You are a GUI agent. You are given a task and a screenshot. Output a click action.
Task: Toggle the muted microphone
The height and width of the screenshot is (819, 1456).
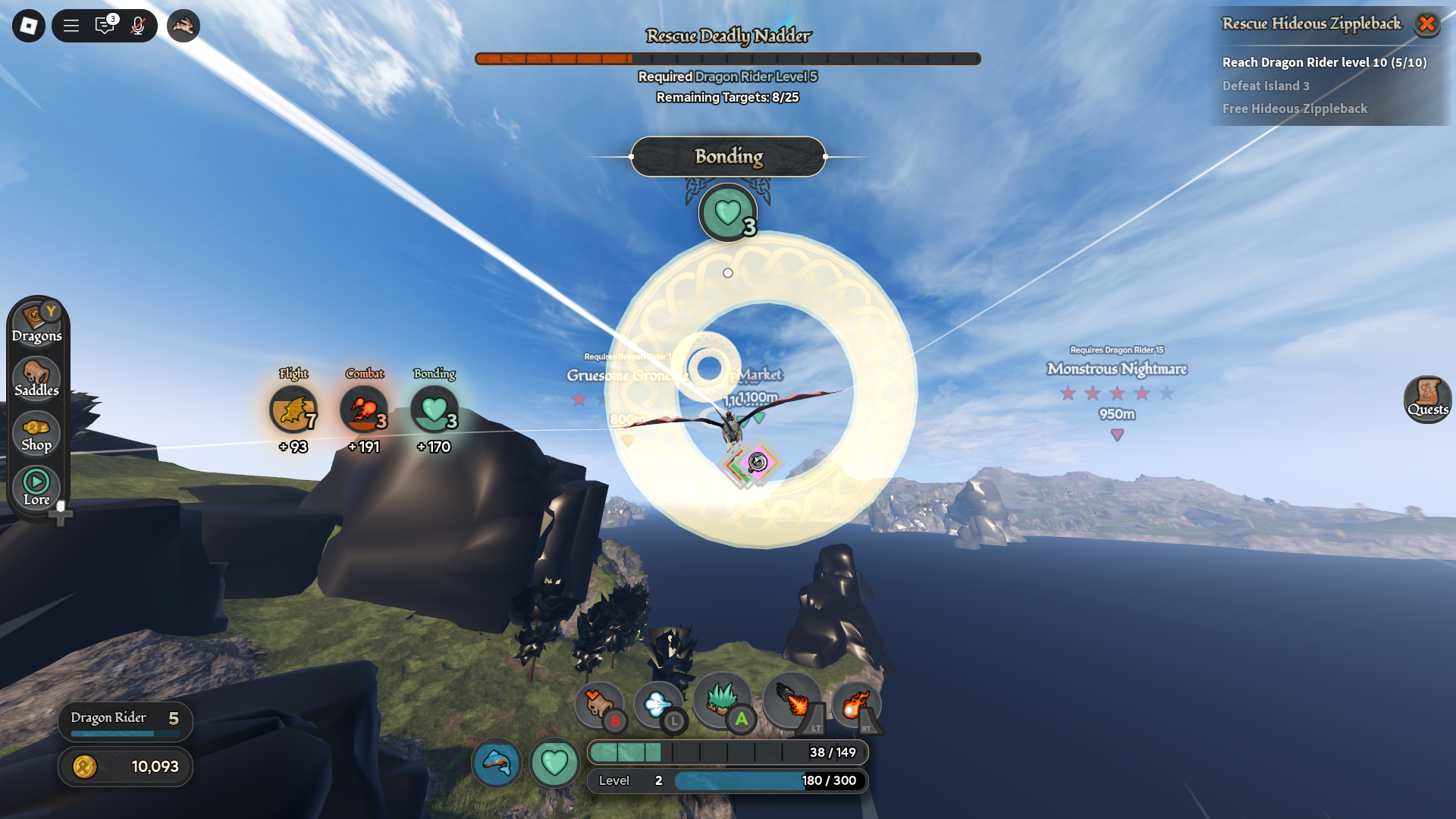138,26
